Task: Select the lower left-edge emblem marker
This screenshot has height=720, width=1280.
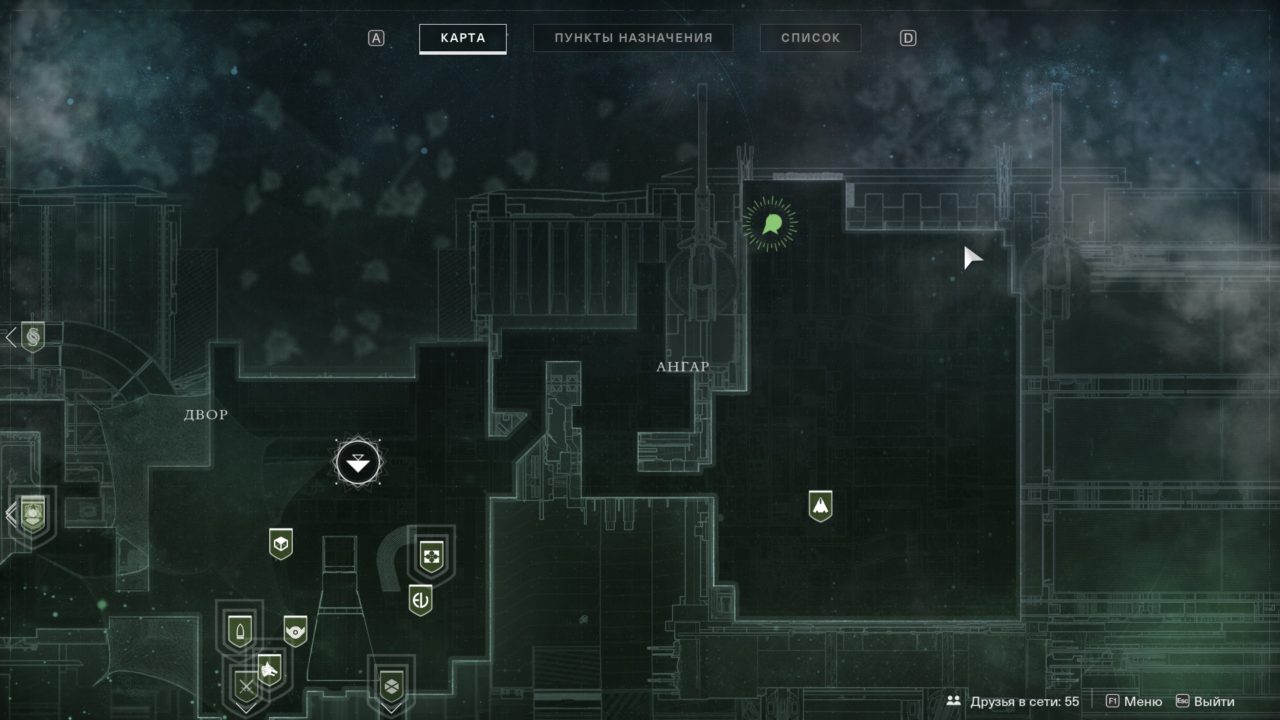Action: pos(33,515)
